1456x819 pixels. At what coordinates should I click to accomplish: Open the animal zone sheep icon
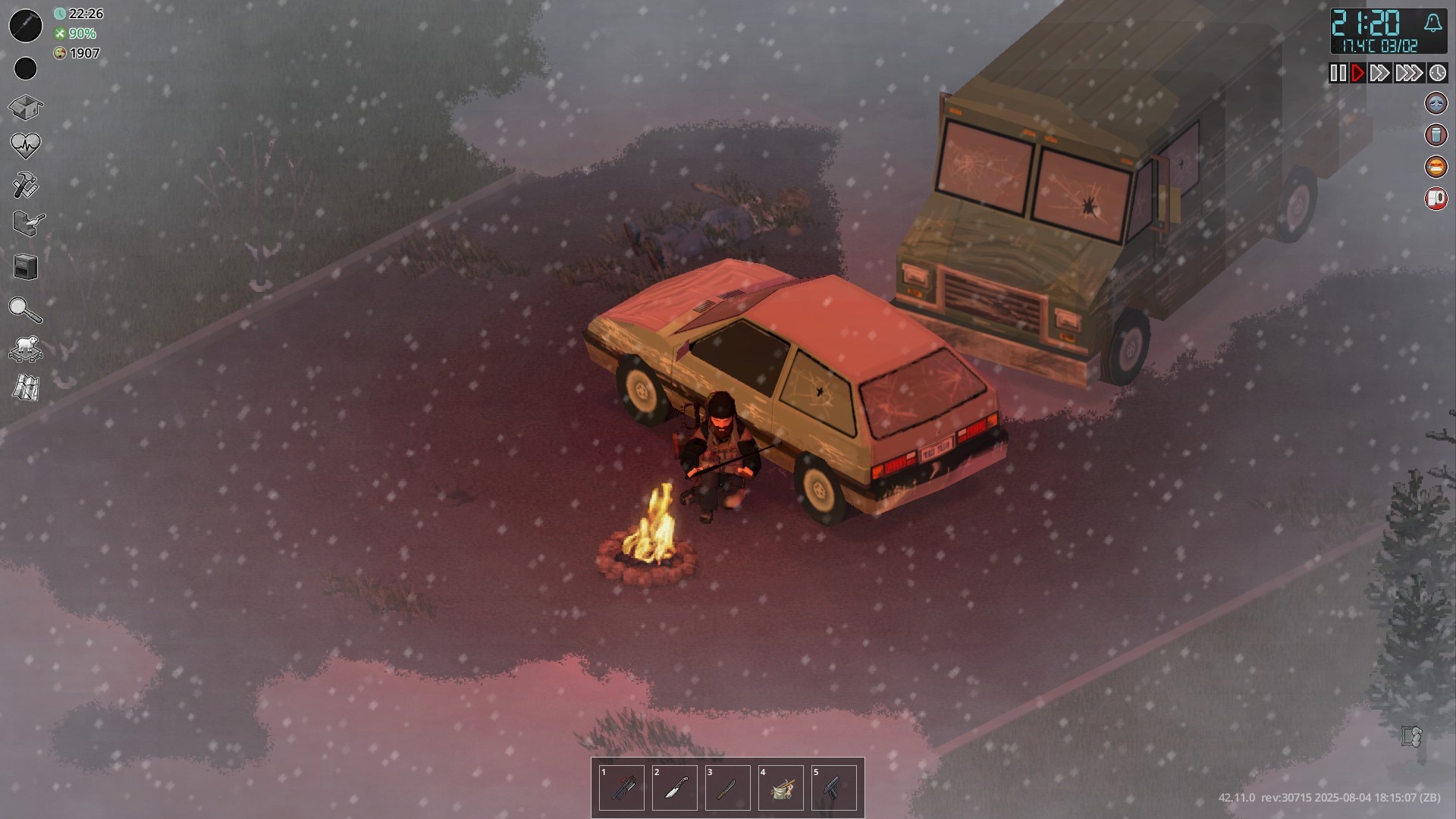26,350
